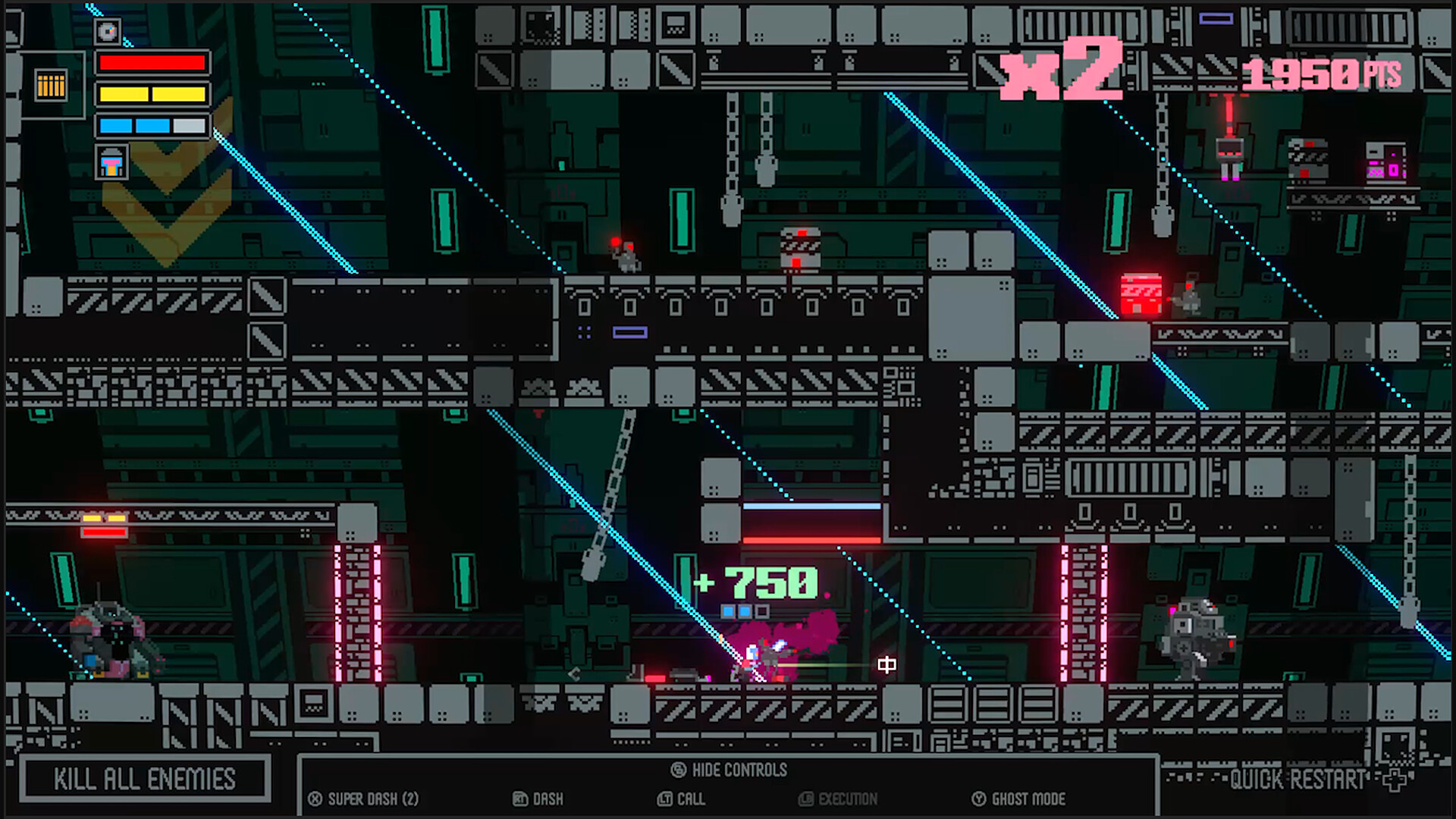Select the character portrait icon in the HUD
Screen dimensions: 1456x819
point(111,162)
